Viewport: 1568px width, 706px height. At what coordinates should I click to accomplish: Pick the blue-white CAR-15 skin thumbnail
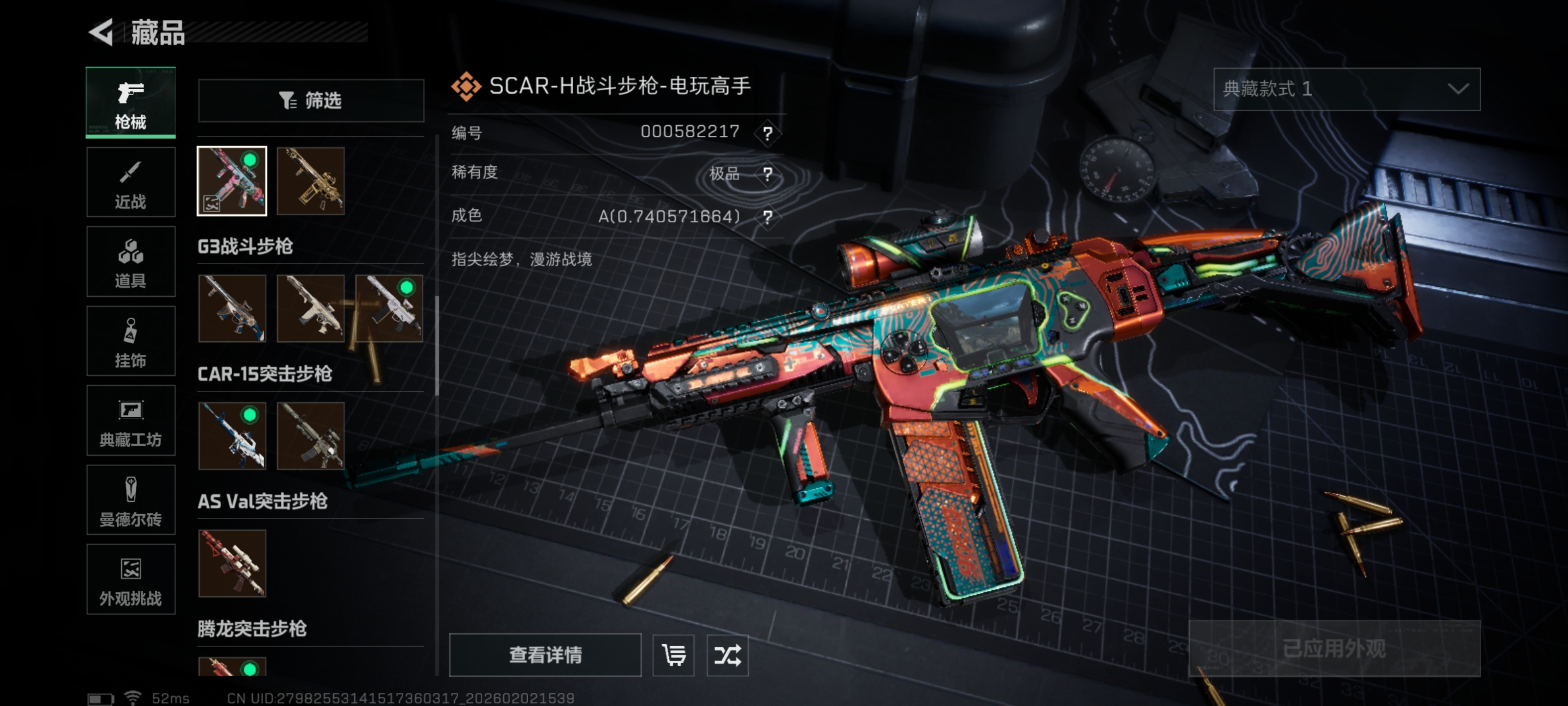(232, 435)
